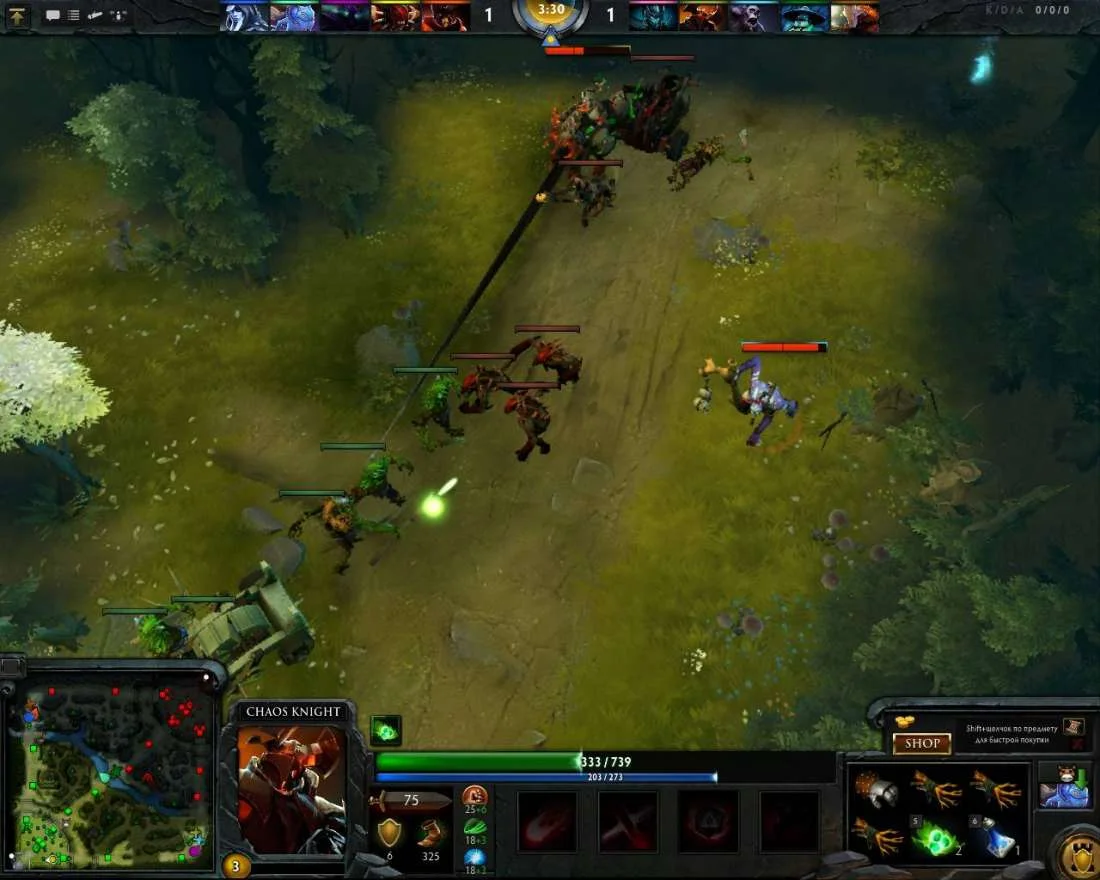Select the Chaos Strike ability icon
This screenshot has height=880, width=1100.
pos(708,821)
